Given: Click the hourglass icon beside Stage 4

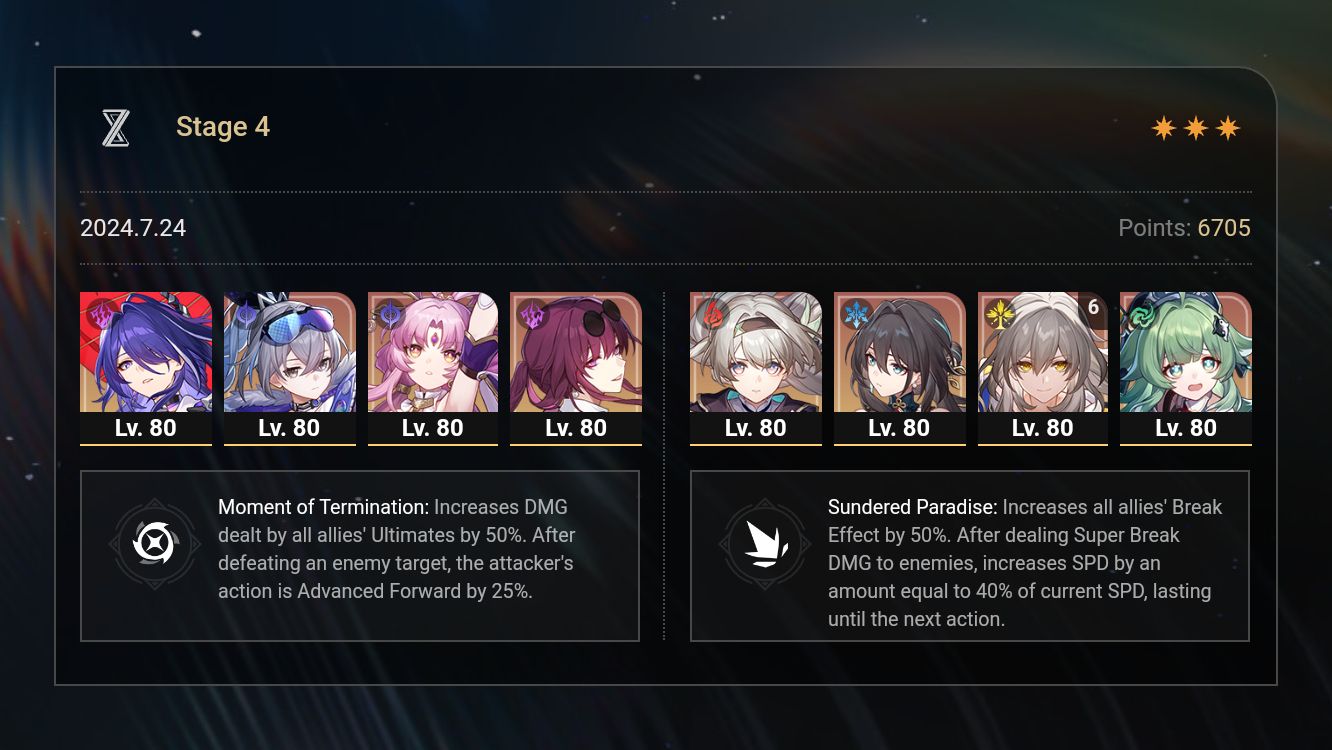Looking at the screenshot, I should pos(115,125).
